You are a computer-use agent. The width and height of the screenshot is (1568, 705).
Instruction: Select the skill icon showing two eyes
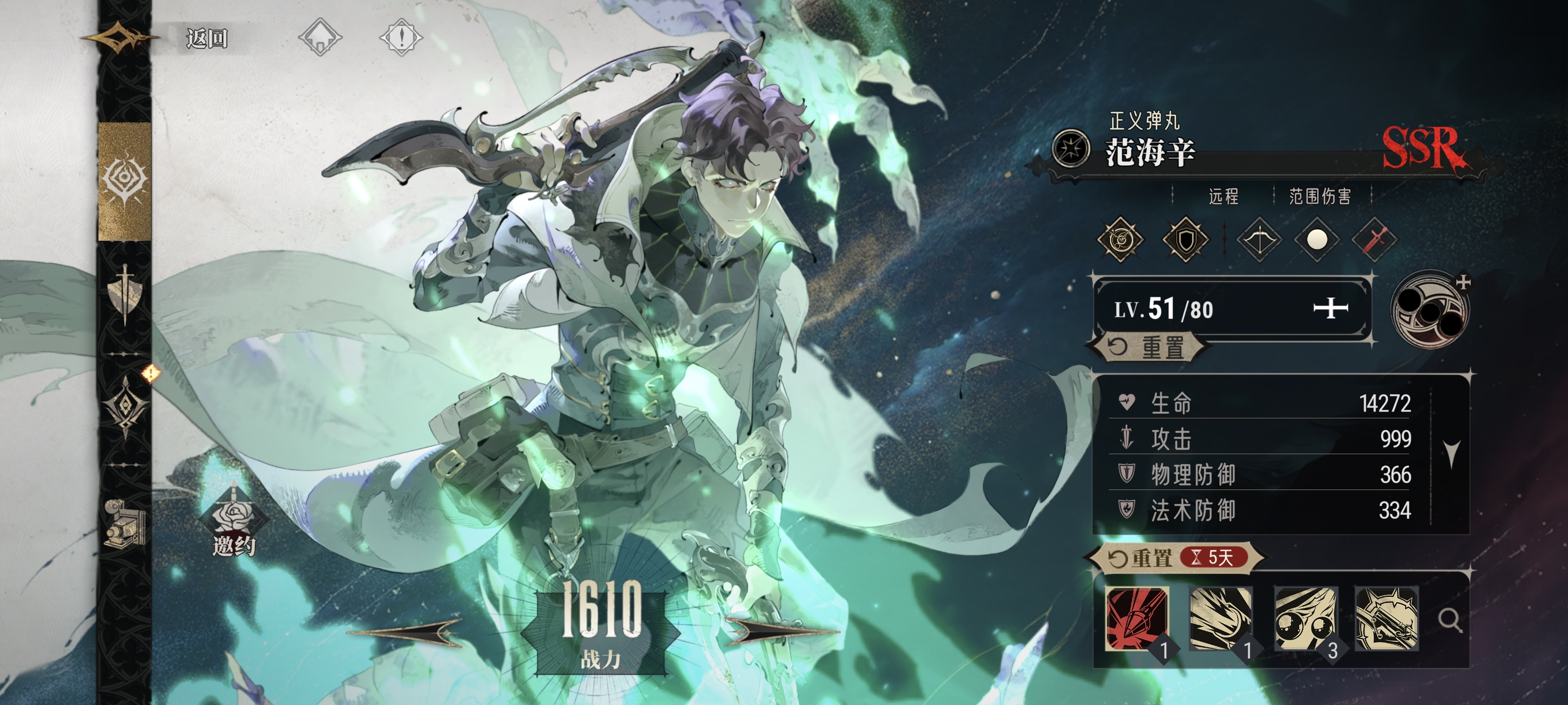pyautogui.click(x=1306, y=619)
